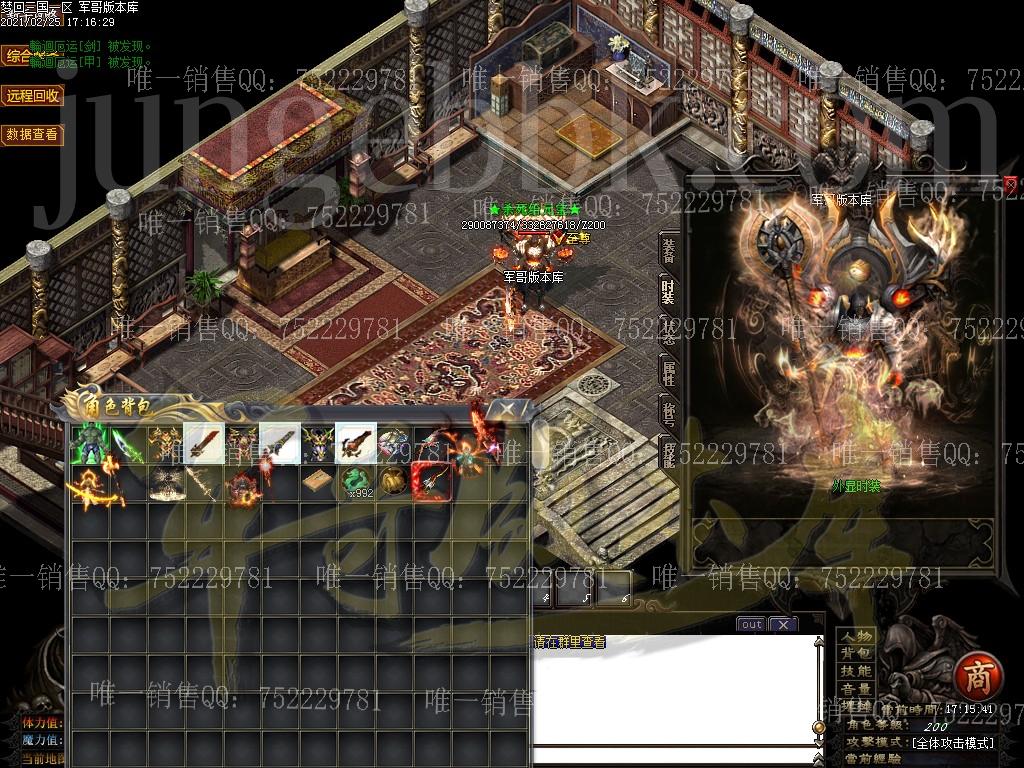Open the 人物 character menu entry
Screen dimensions: 1024x768
pyautogui.click(x=856, y=636)
